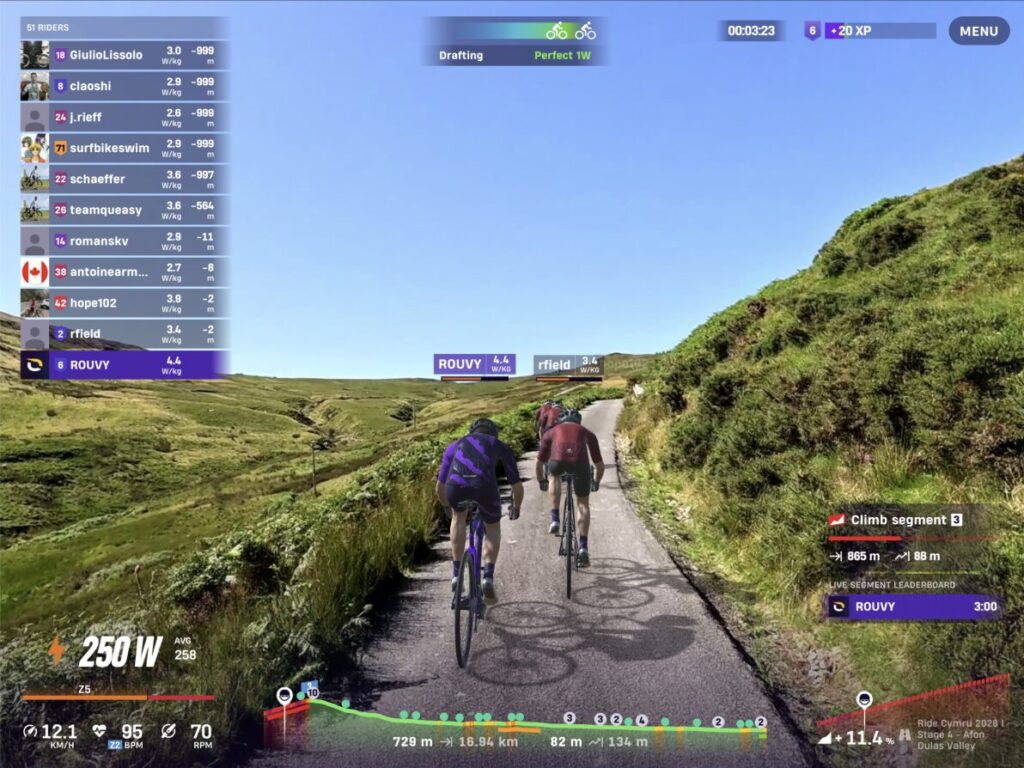Click the surfbikeswim rider entry
The height and width of the screenshot is (768, 1024).
tap(124, 148)
